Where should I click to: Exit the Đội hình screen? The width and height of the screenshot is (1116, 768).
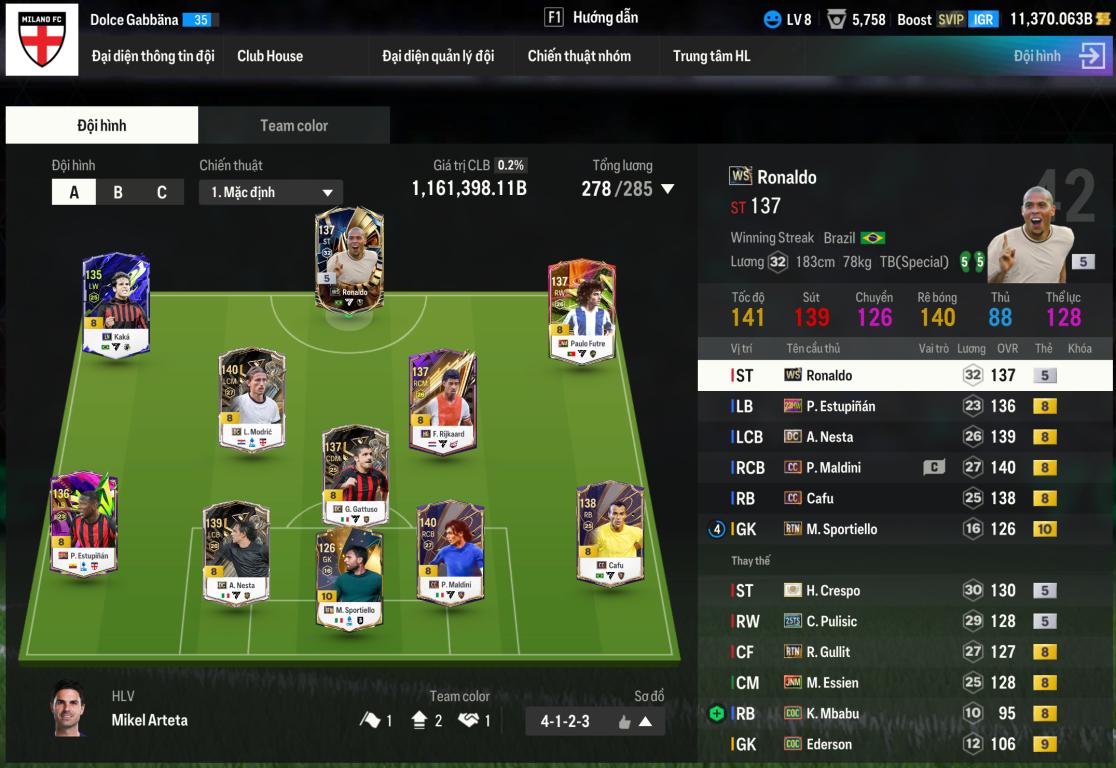pos(1091,56)
